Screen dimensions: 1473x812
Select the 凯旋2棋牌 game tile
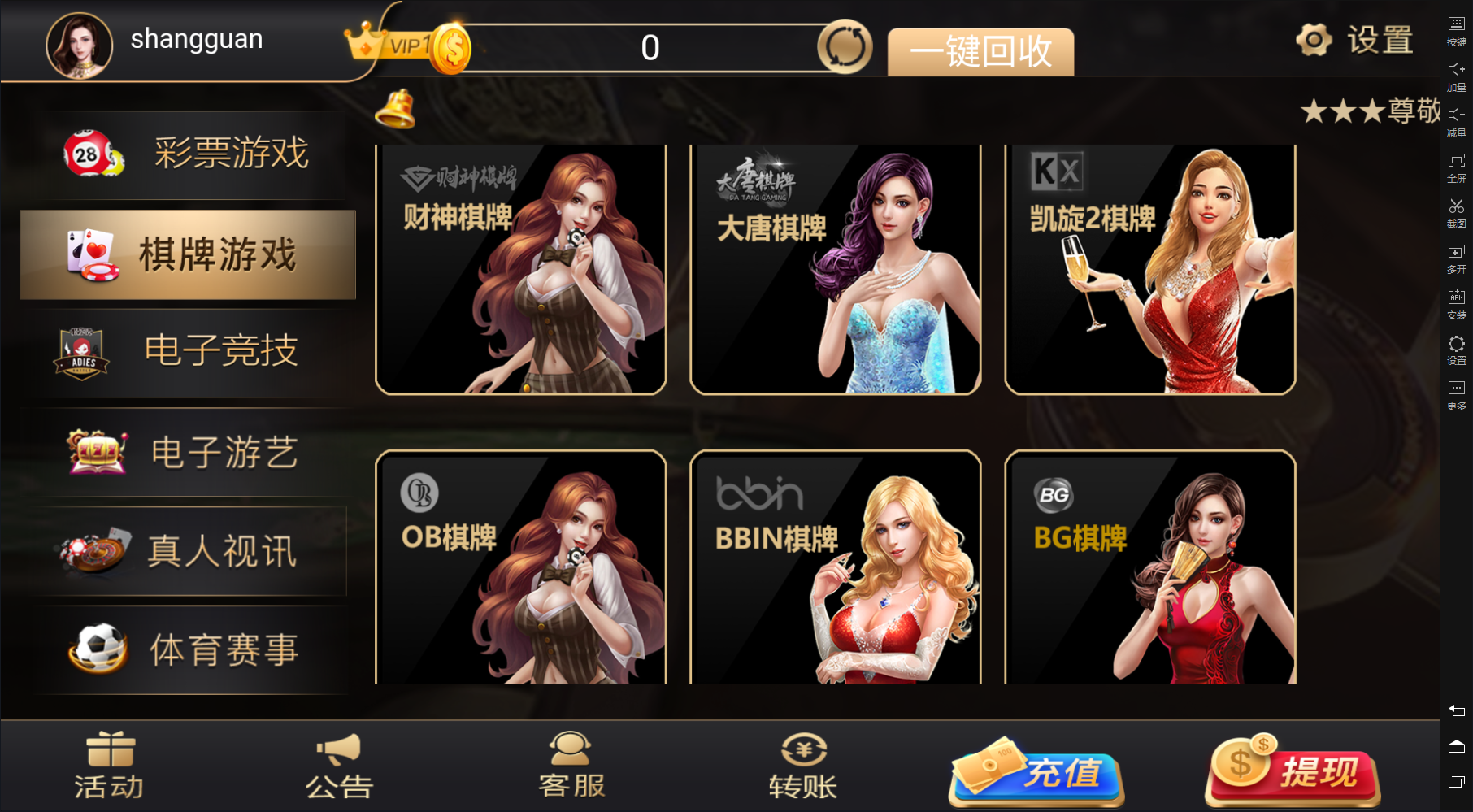tap(1149, 270)
